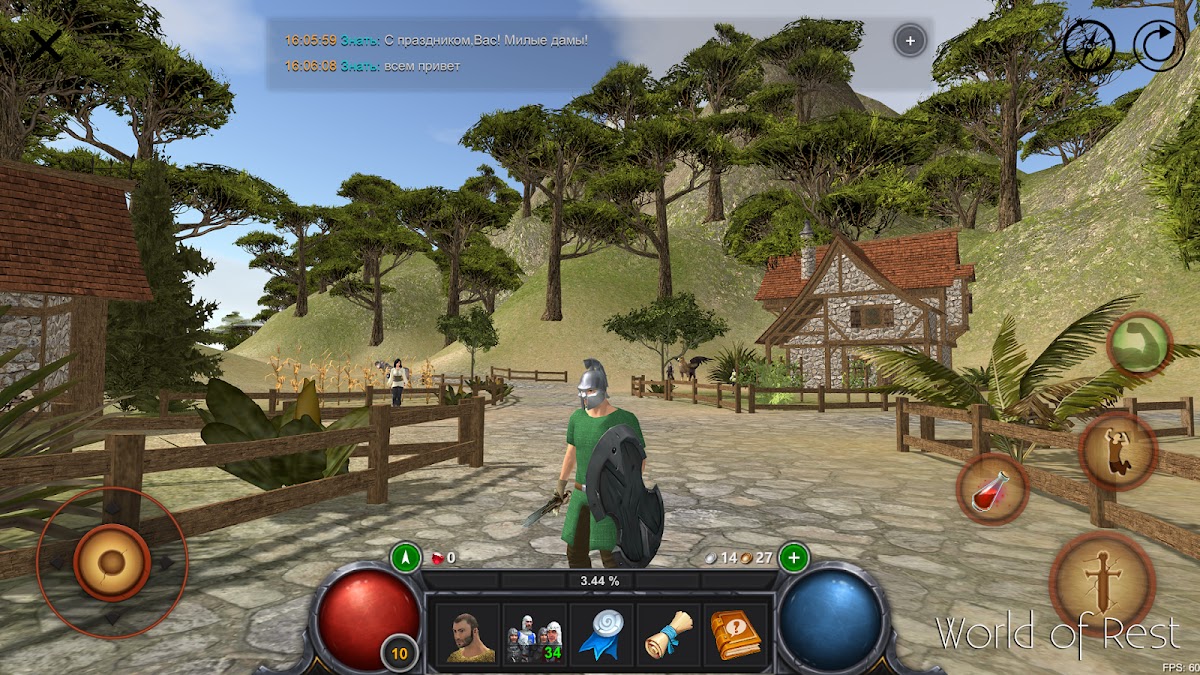Close the game with the X icon
The height and width of the screenshot is (675, 1200).
45,44
